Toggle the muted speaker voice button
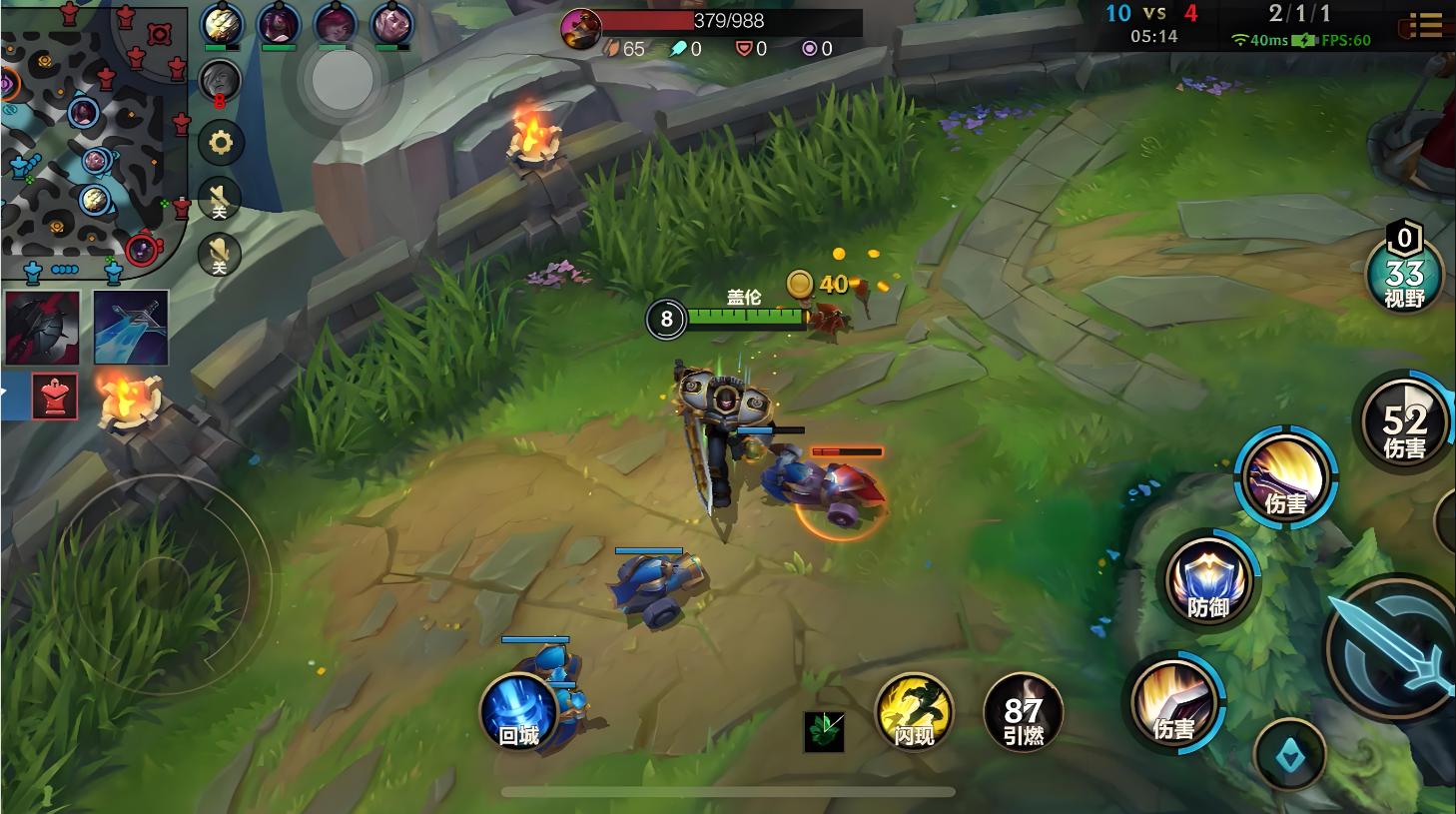The height and width of the screenshot is (814, 1456). [220, 200]
